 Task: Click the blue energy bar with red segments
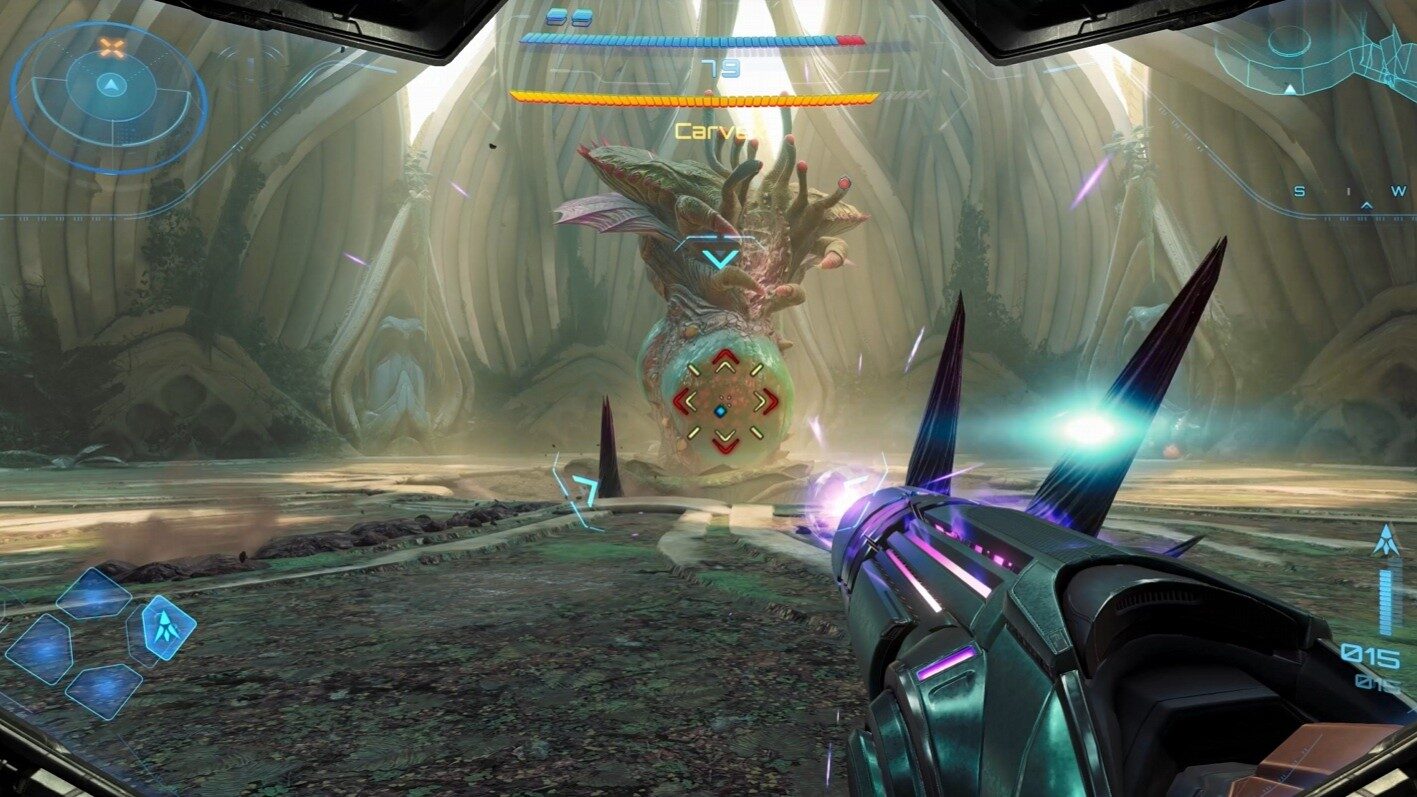click(x=690, y=42)
